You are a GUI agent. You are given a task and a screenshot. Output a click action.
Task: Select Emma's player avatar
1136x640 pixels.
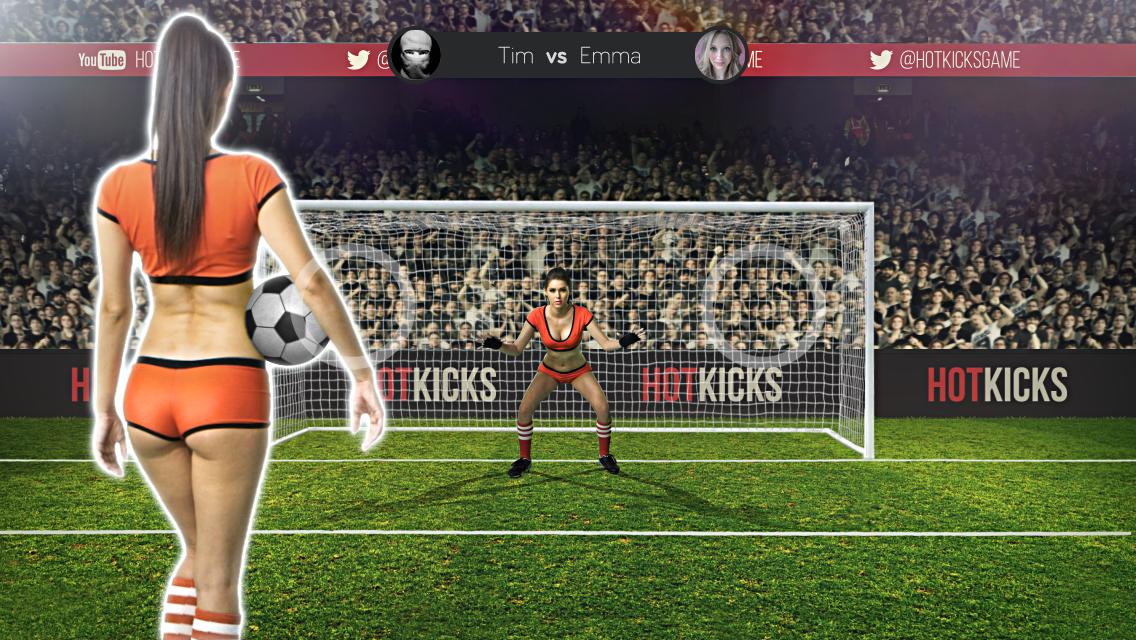coord(720,55)
